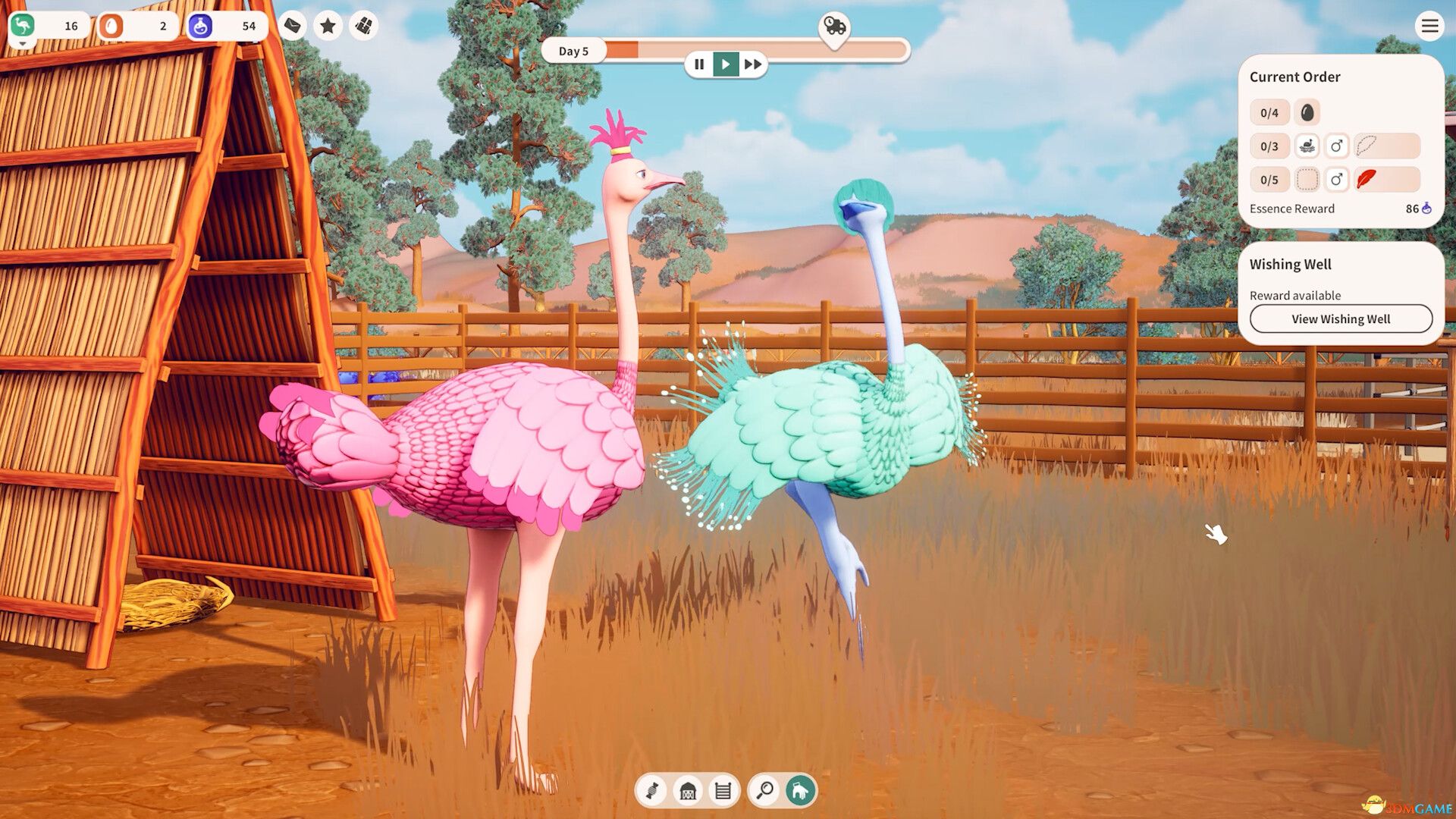
Task: Click the delivery truck icon above the day bar
Action: click(834, 27)
